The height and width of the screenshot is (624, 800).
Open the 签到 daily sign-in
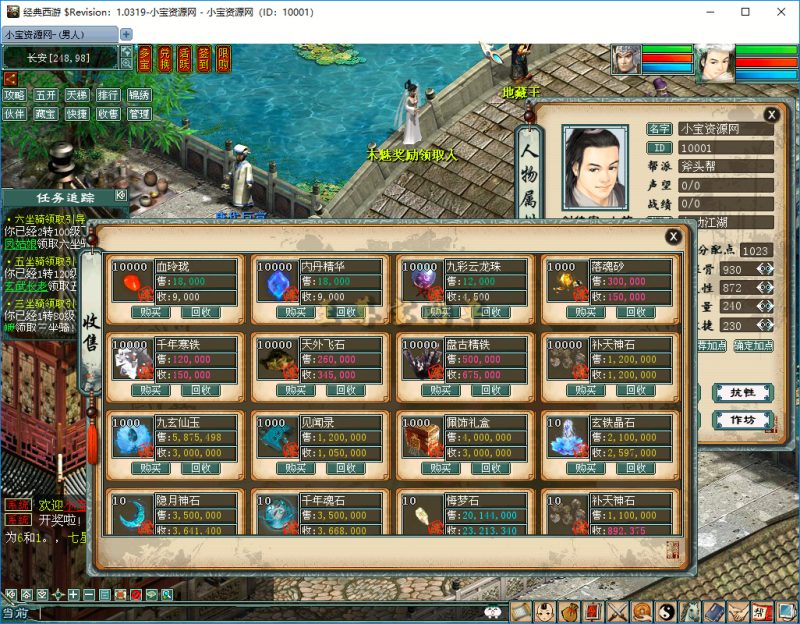tap(203, 59)
